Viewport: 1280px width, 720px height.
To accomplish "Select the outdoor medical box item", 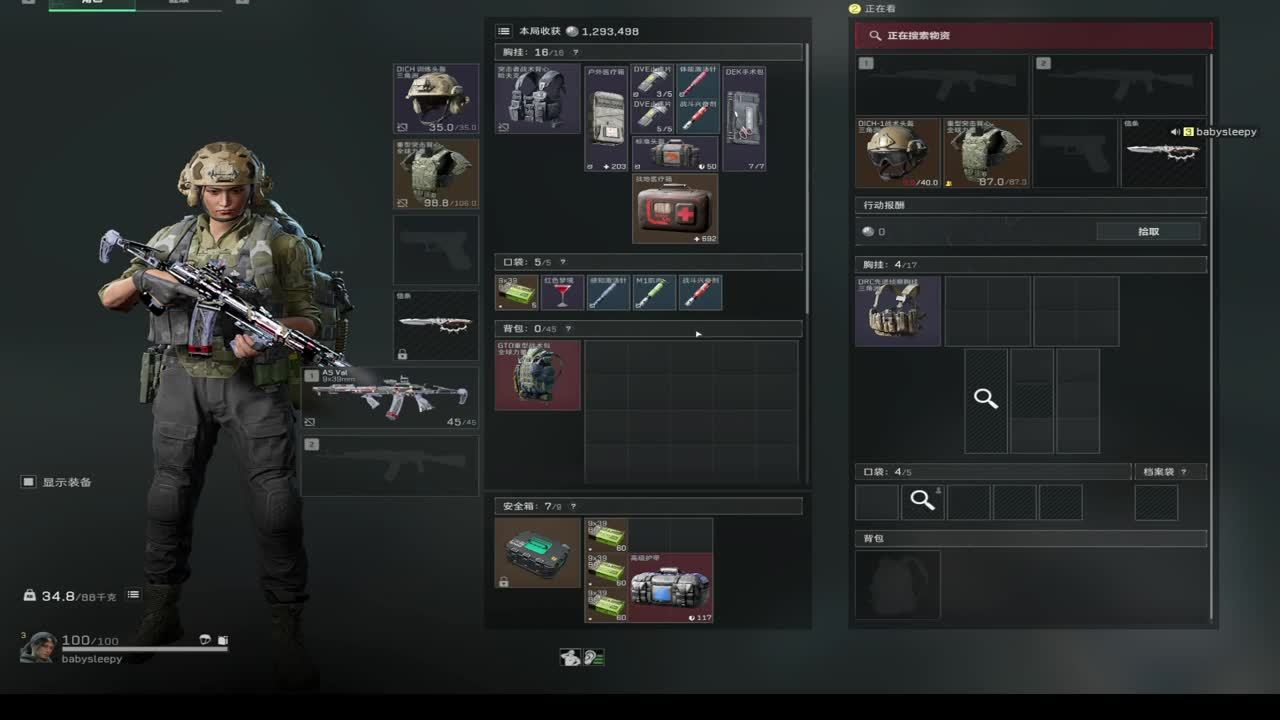I will click(606, 118).
